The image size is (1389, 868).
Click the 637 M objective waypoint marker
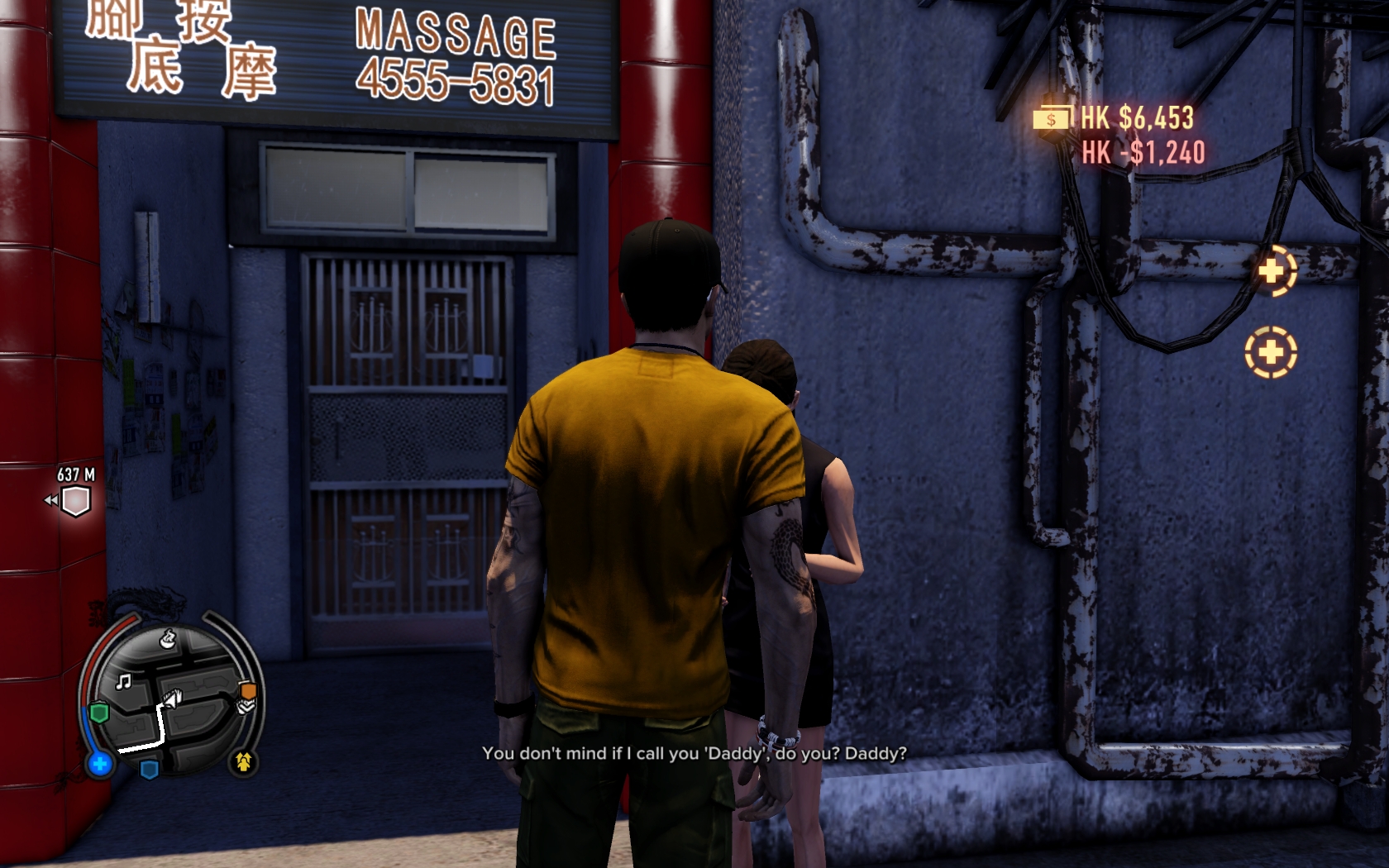pos(75,500)
